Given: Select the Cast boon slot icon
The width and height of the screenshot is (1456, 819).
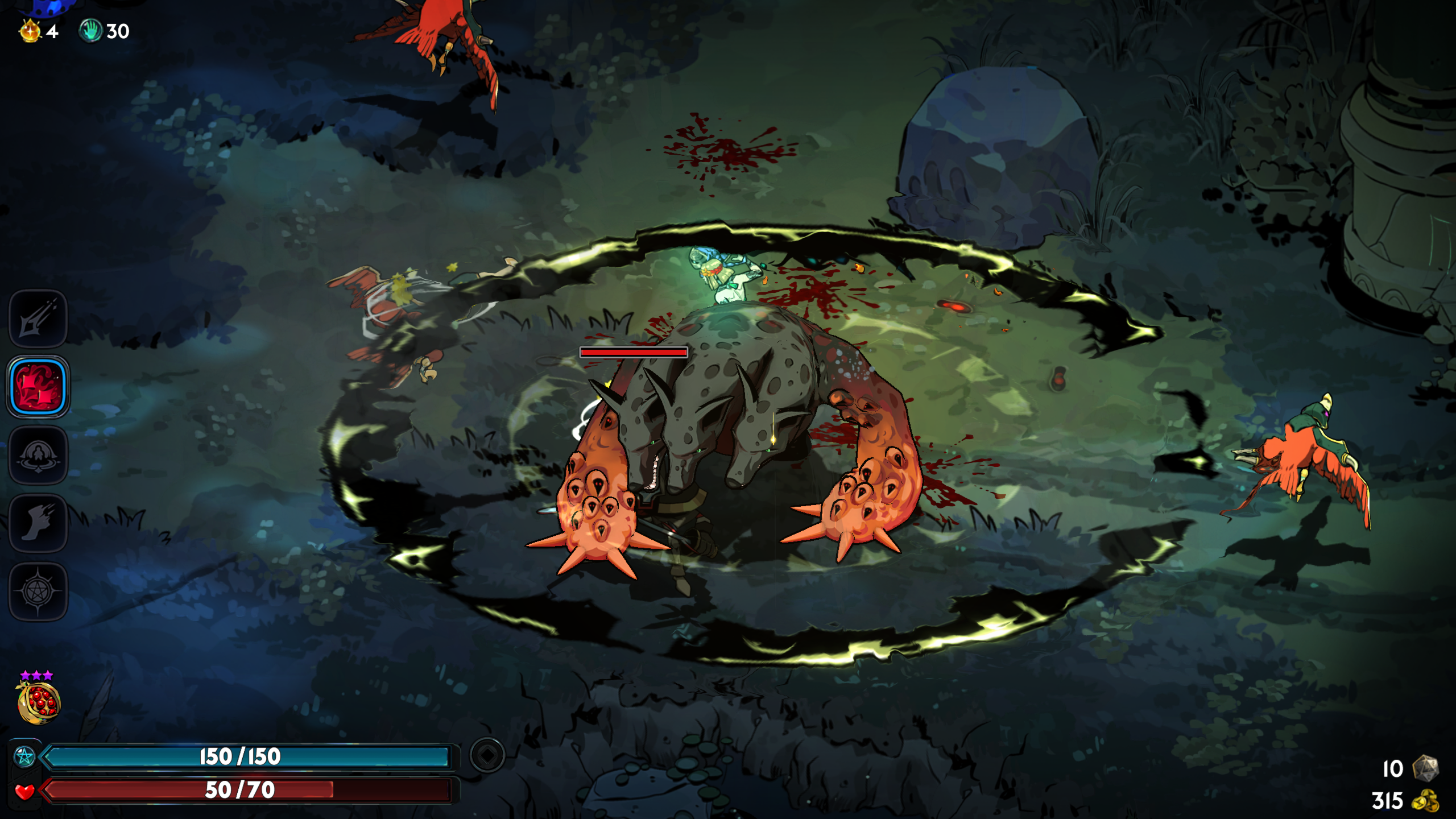Looking at the screenshot, I should [38, 456].
